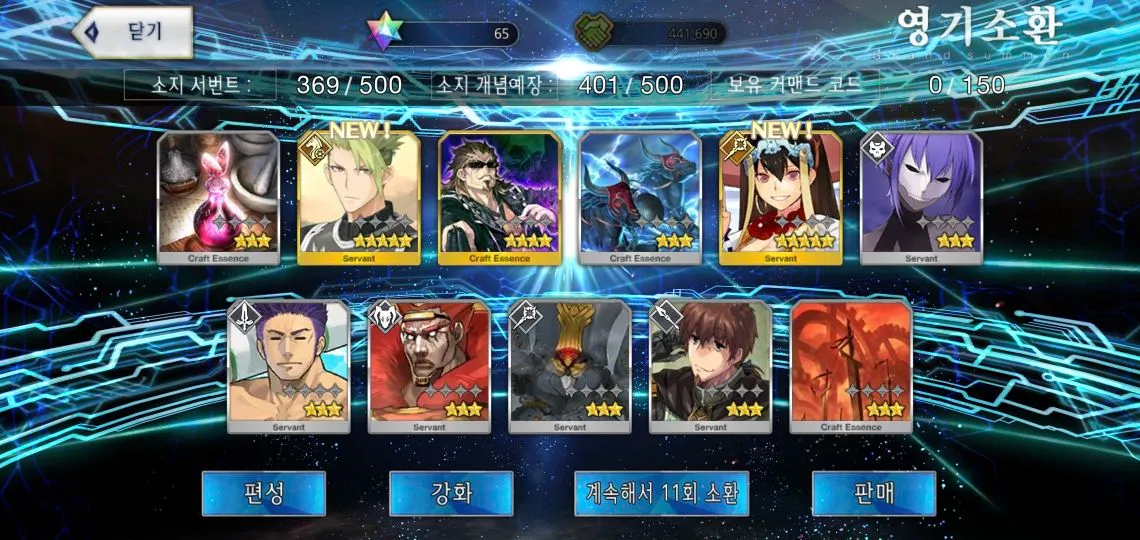Tap 계속해서 11회 소환 to summon again
Viewport: 1140px width, 540px height.
(x=662, y=493)
